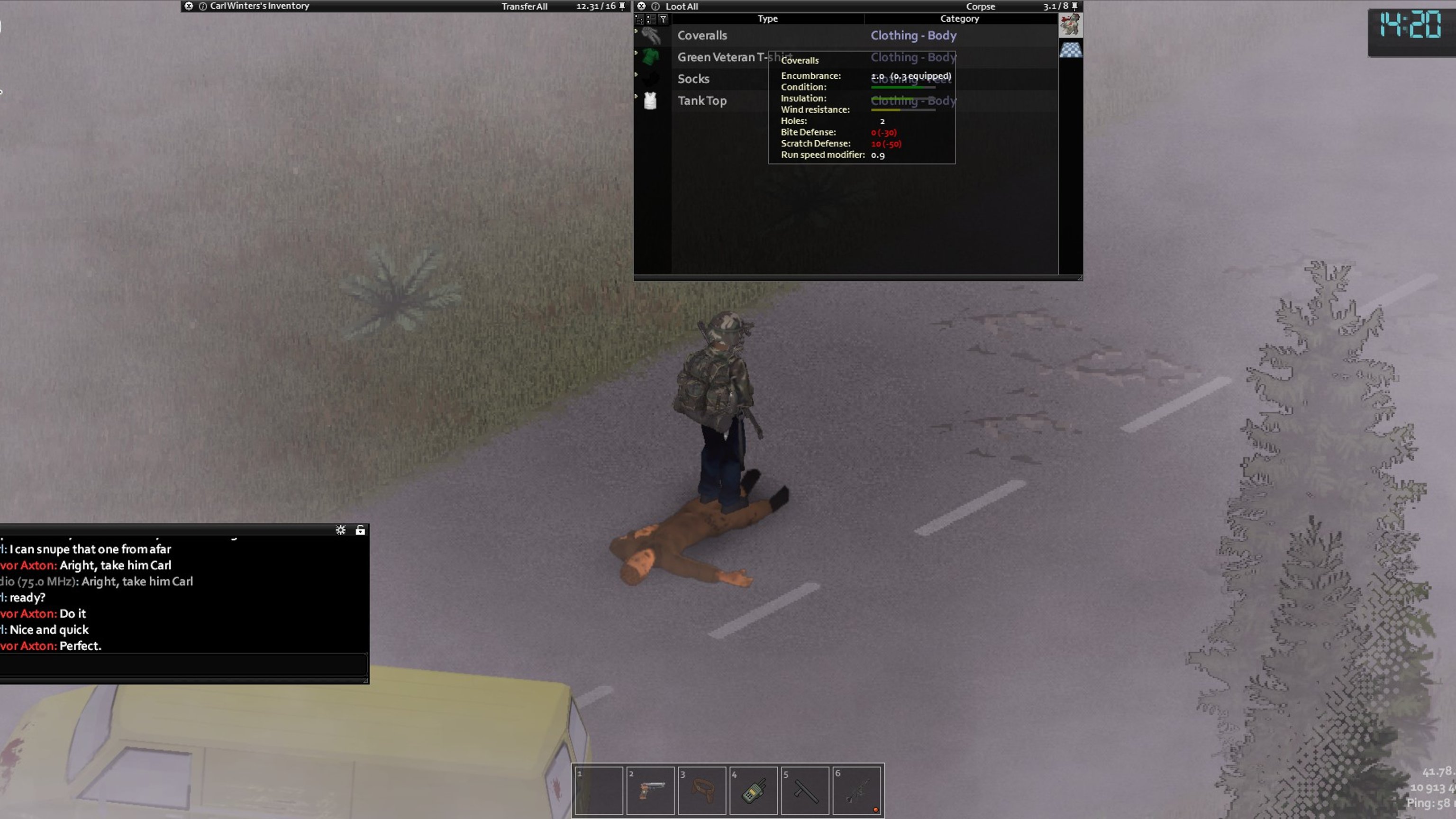Viewport: 1456px width, 819px height.
Task: Open the loot filter funnel icon
Action: [x=663, y=19]
